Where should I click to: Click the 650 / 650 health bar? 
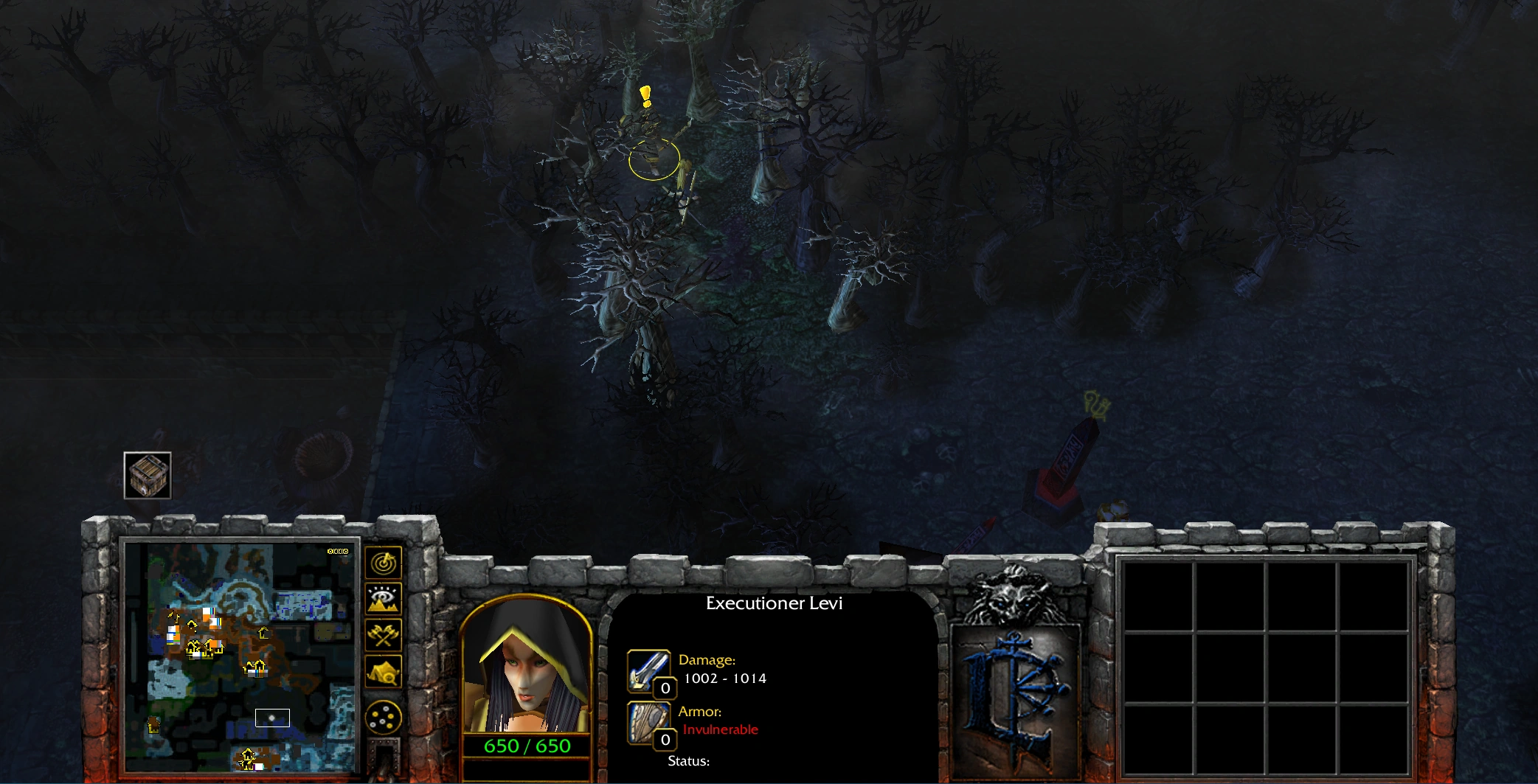pyautogui.click(x=527, y=746)
